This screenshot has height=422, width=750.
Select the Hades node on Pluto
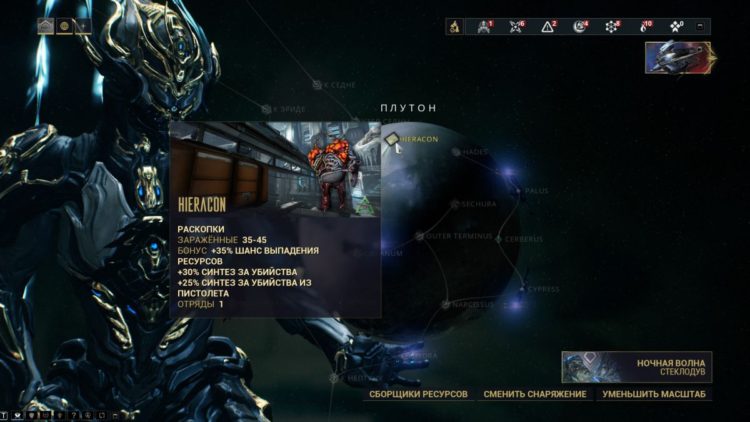[x=456, y=152]
